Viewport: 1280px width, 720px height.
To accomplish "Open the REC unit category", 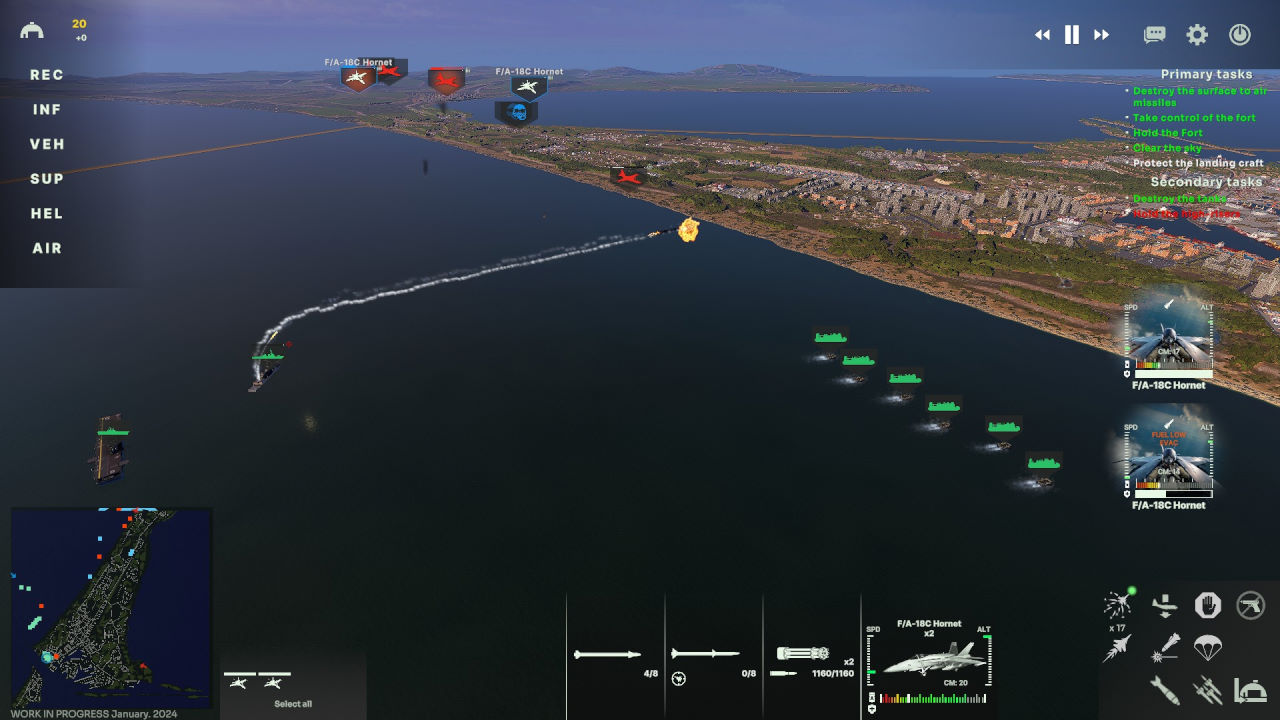I will tap(47, 75).
